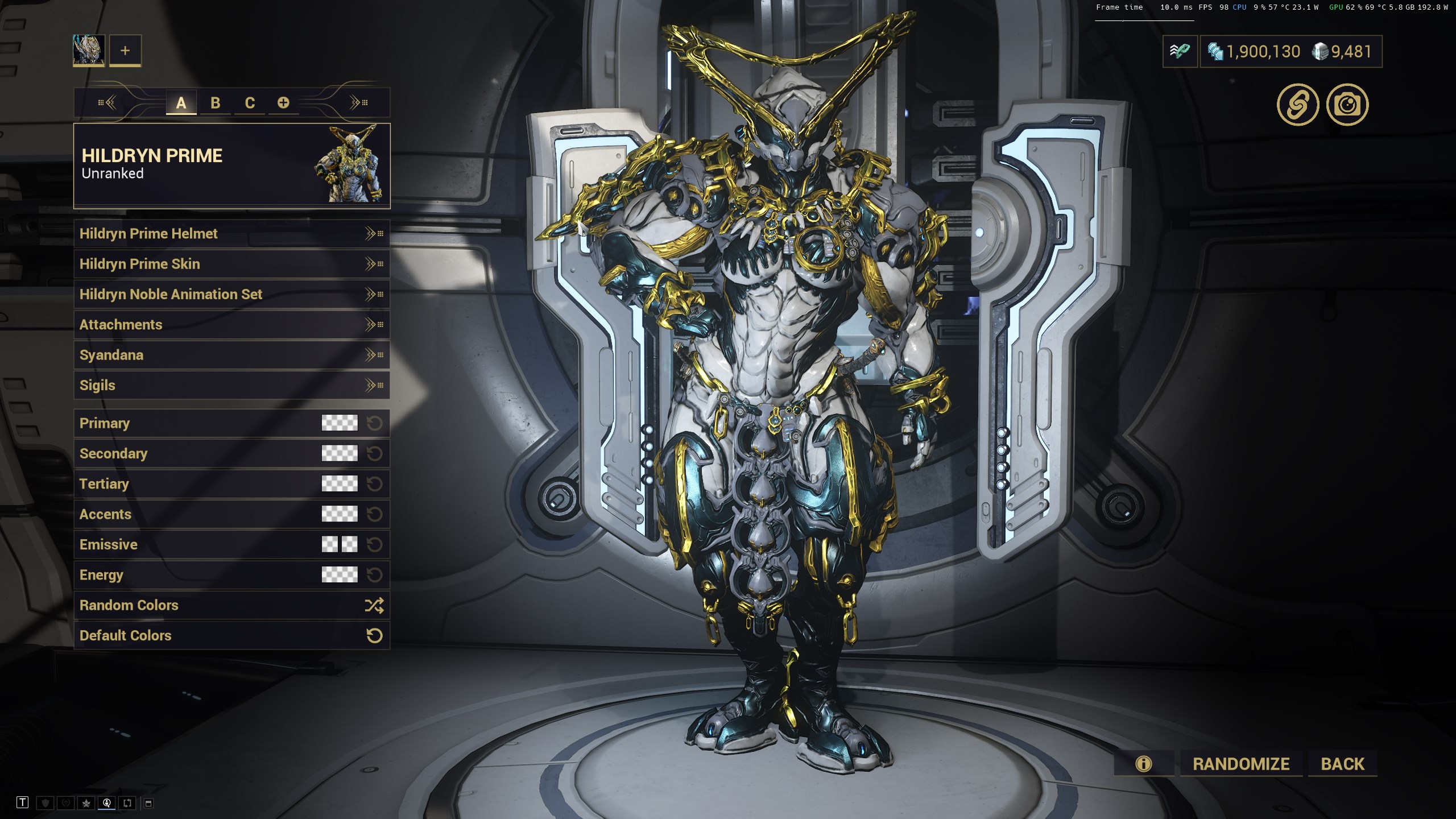The image size is (1456, 819).
Task: Click the RANDOMIZE button
Action: (x=1241, y=764)
